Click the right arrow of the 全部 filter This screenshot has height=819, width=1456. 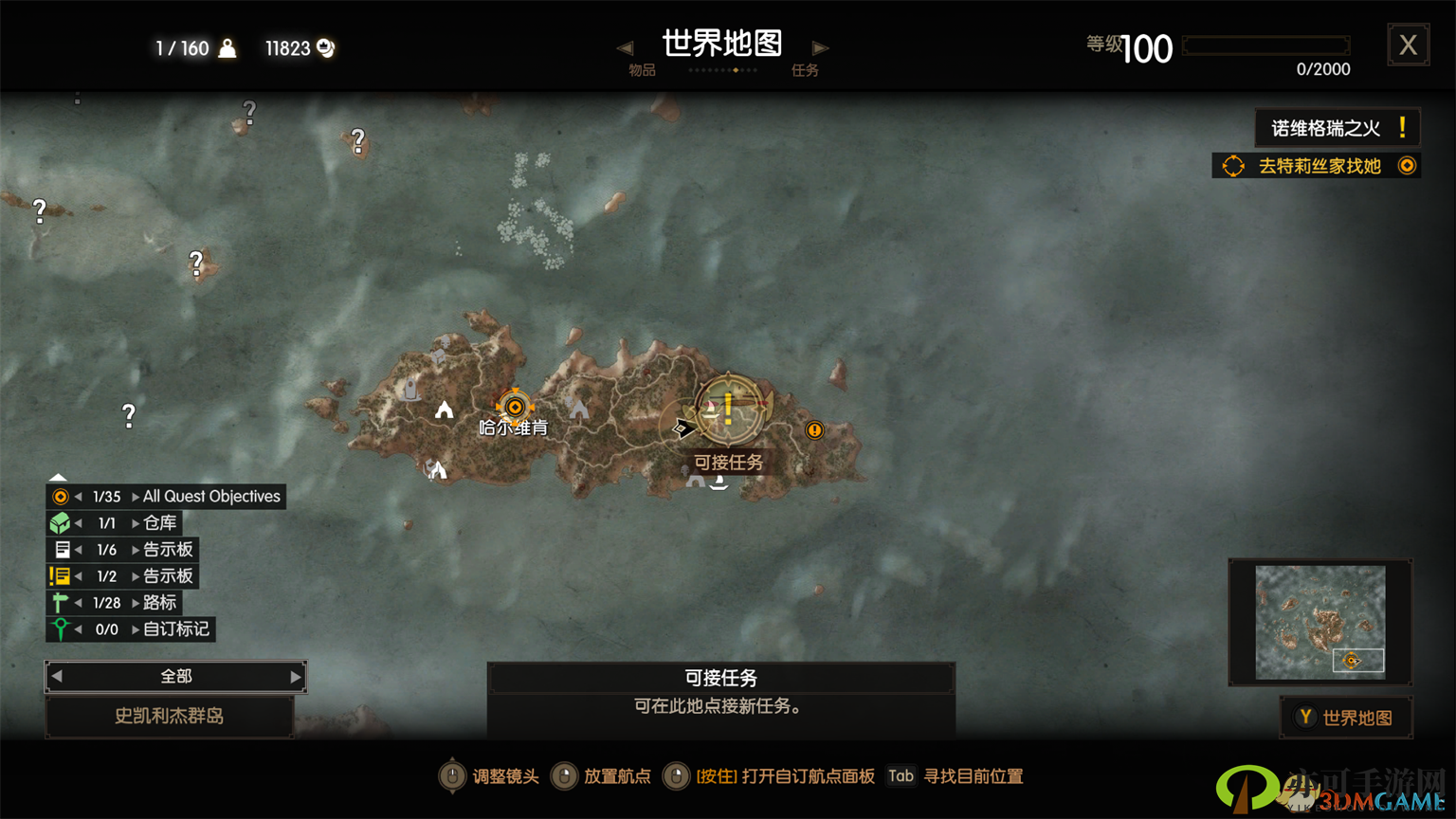click(x=296, y=677)
